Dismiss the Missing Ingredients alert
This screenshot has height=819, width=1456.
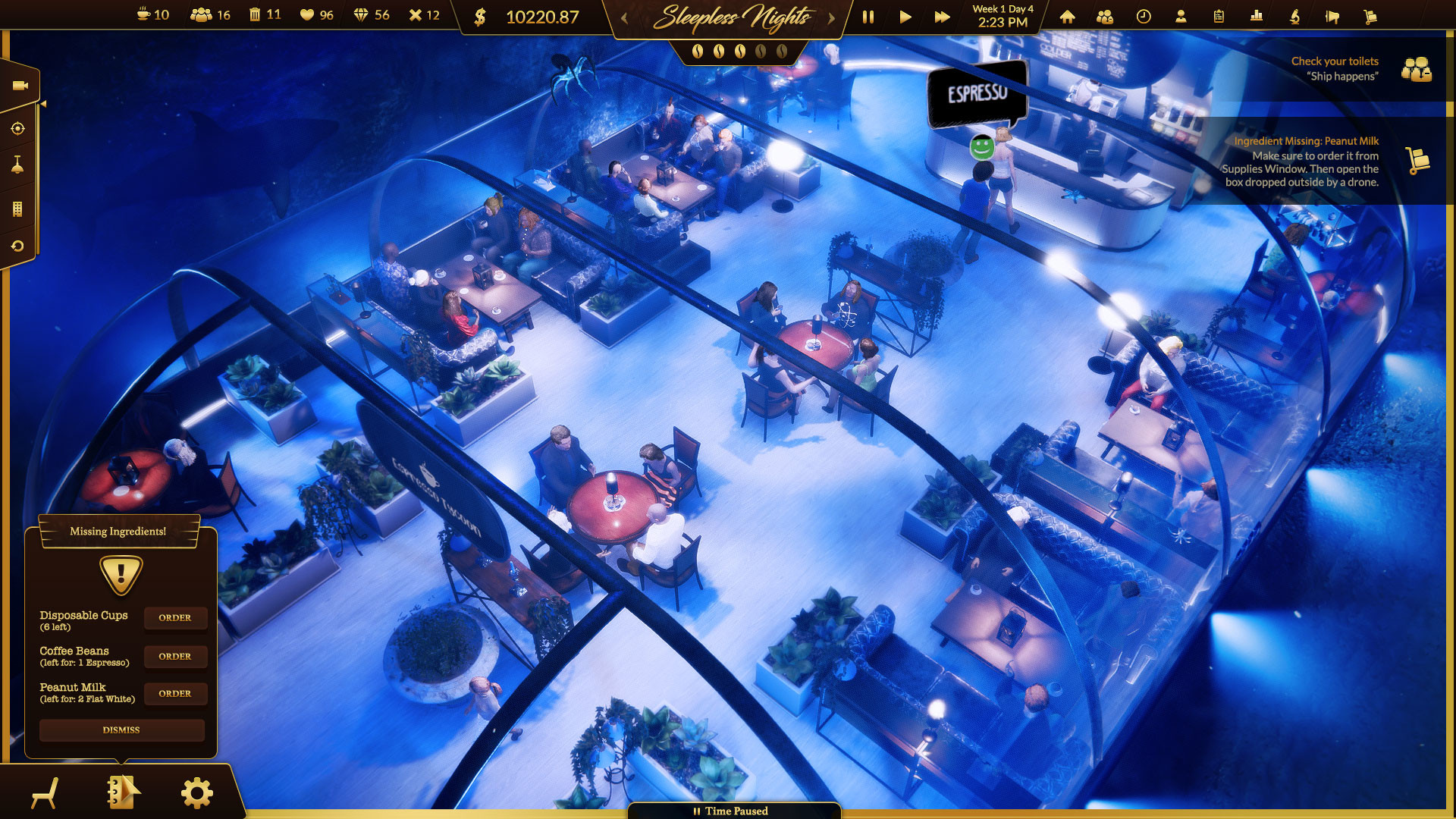tap(121, 730)
